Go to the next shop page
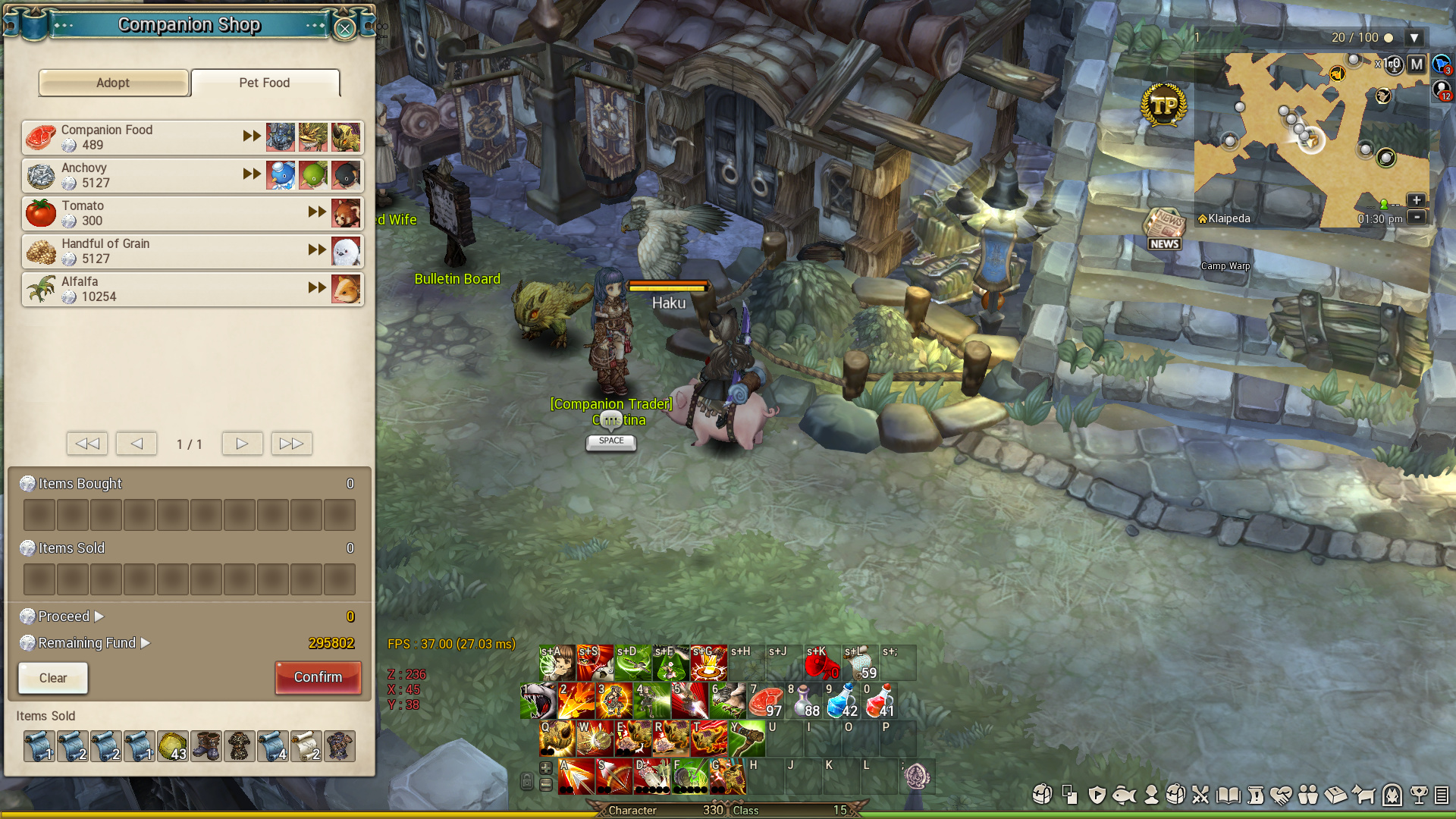 tap(242, 444)
